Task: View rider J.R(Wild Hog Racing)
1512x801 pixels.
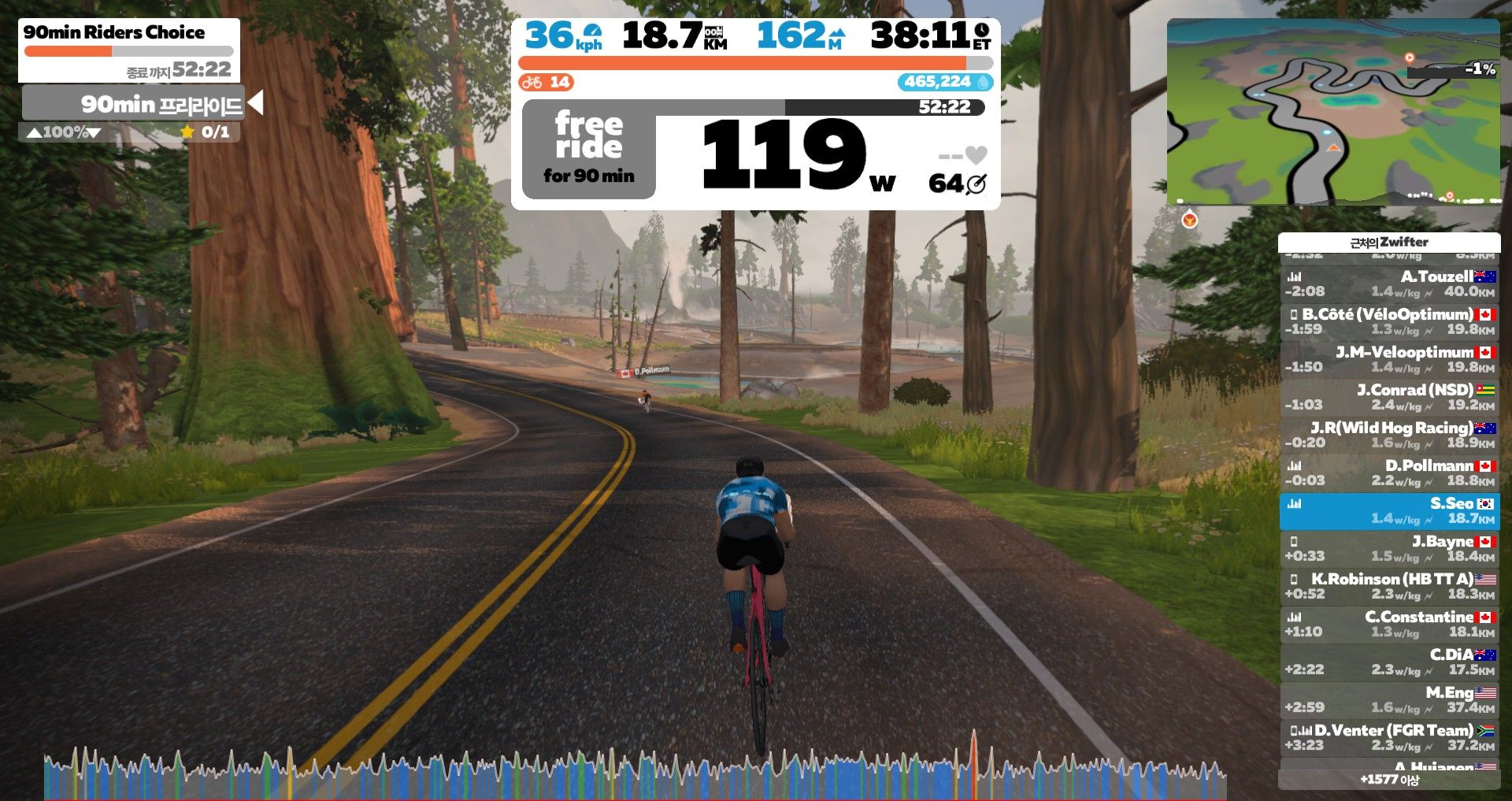Action: point(1389,435)
